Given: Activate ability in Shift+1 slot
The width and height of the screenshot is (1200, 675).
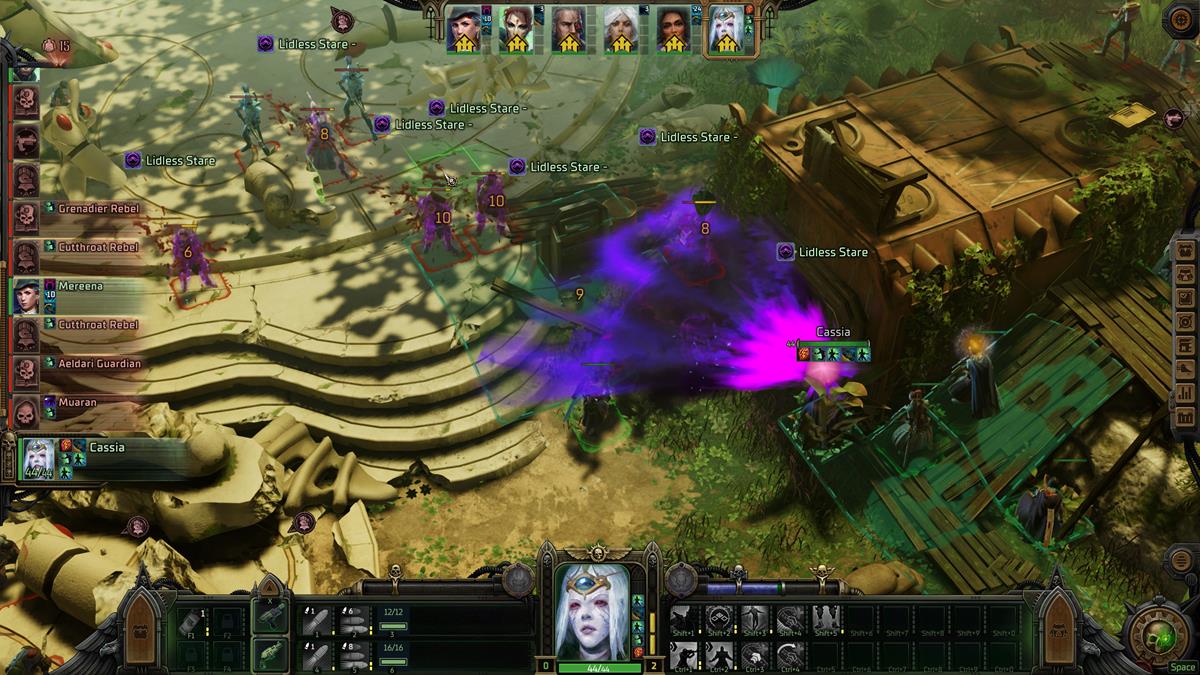Looking at the screenshot, I should point(683,619).
